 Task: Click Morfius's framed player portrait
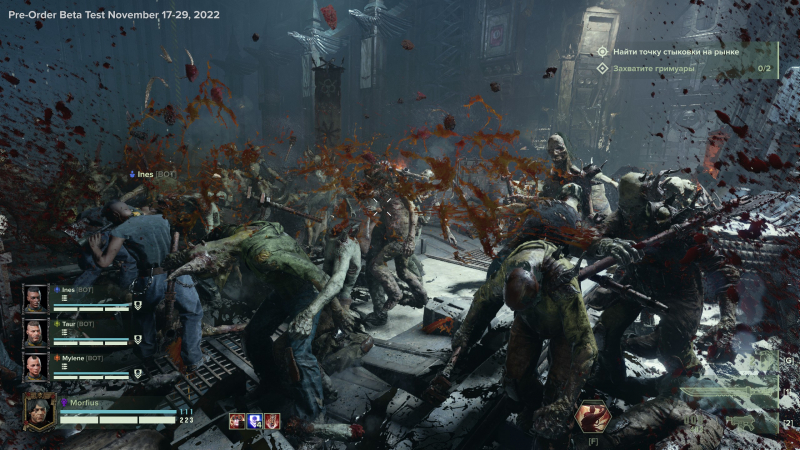coord(40,411)
